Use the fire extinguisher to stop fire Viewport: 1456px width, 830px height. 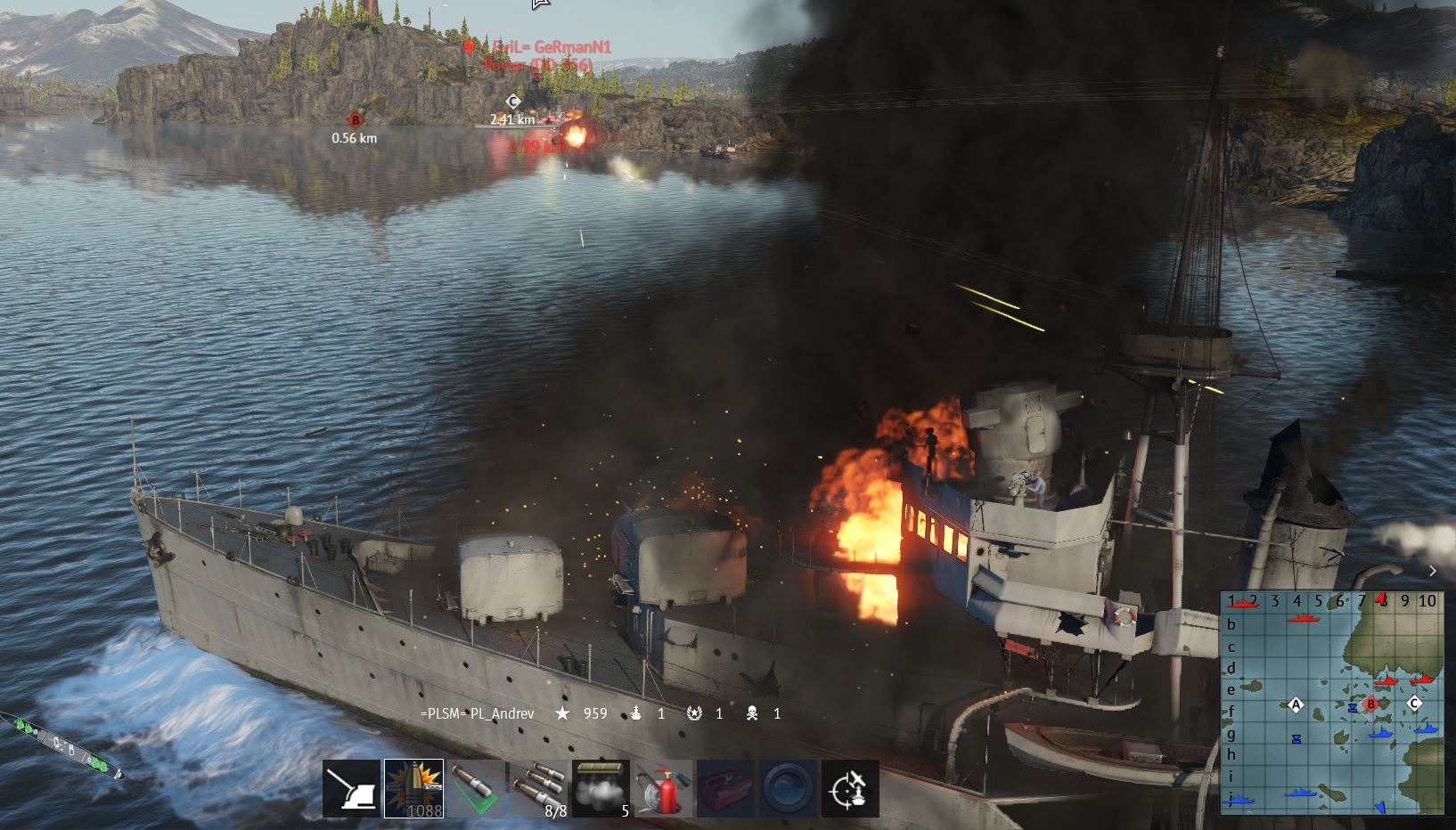click(x=663, y=788)
